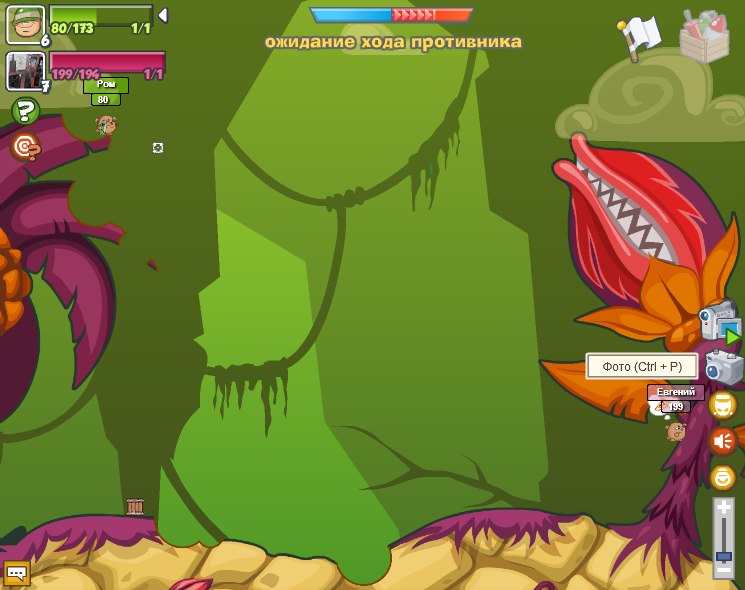Screen dimensions: 745x590
Task: Open the weapons crate inventory
Action: [704, 37]
